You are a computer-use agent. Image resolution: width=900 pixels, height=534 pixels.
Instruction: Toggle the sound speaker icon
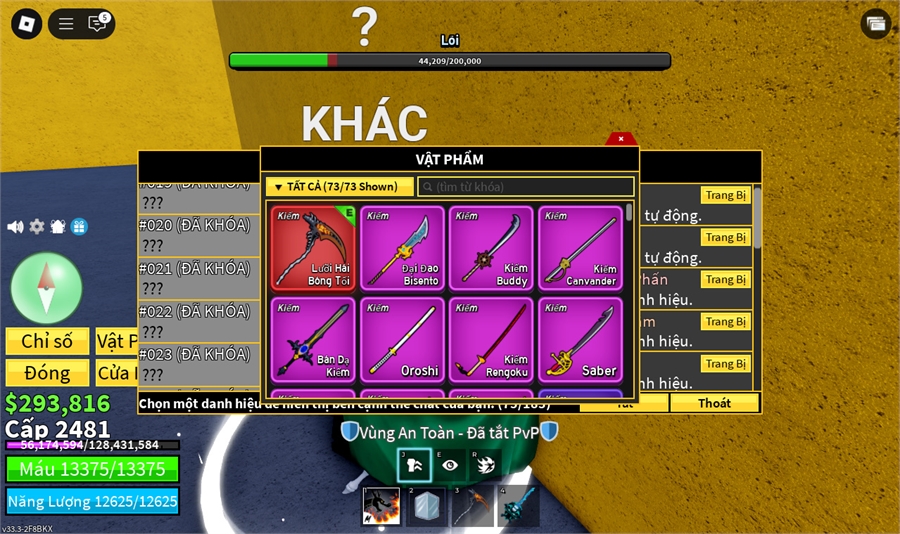click(x=15, y=227)
